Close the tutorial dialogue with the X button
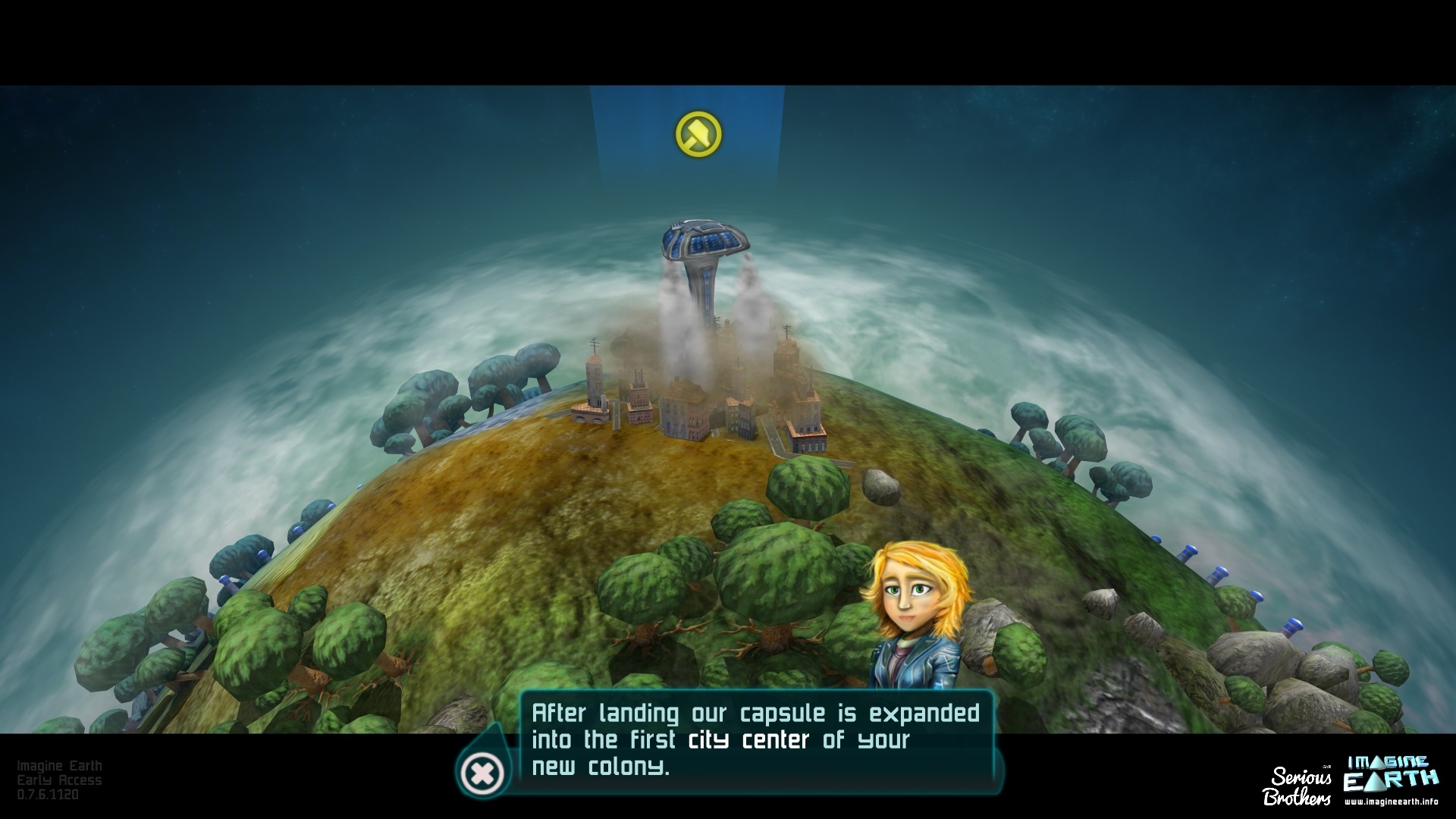 [482, 773]
